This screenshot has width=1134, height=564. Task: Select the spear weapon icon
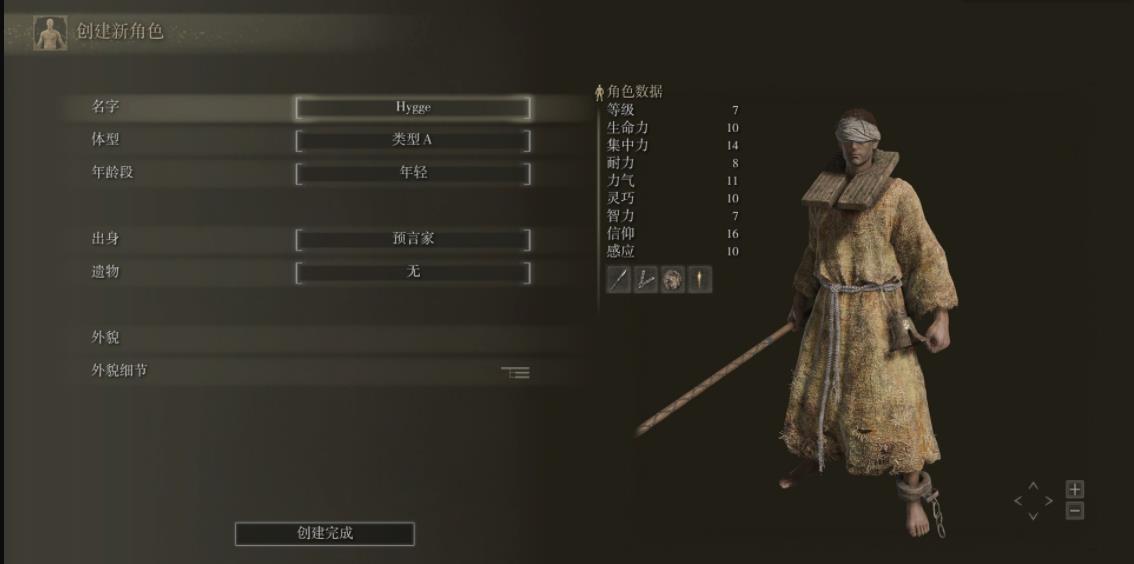click(619, 280)
